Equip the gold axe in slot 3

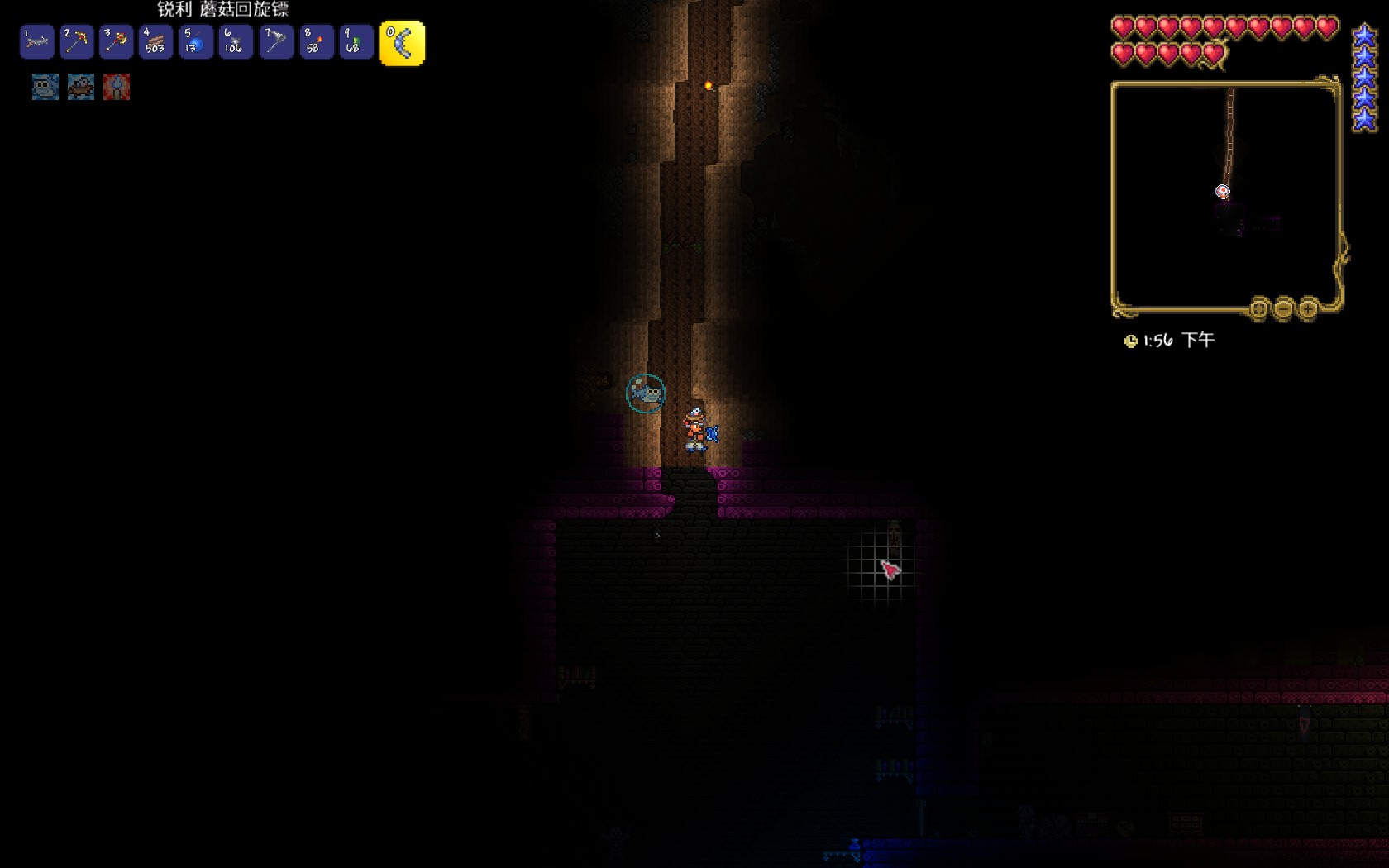(x=116, y=42)
